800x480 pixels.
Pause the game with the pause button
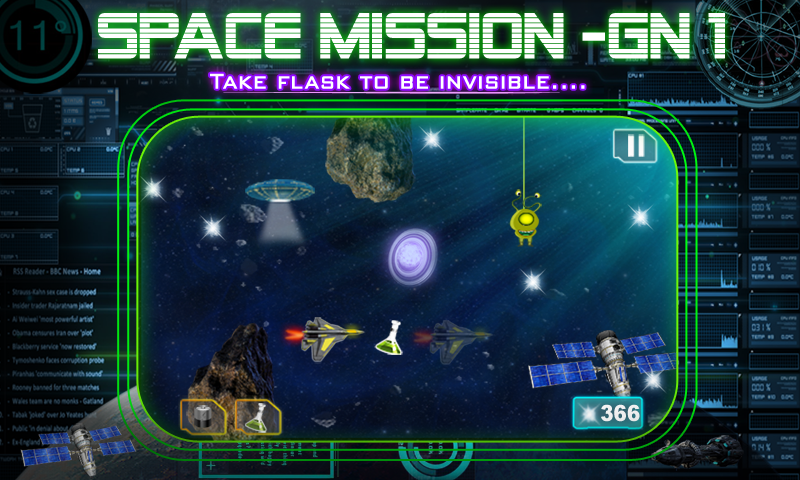pos(634,147)
